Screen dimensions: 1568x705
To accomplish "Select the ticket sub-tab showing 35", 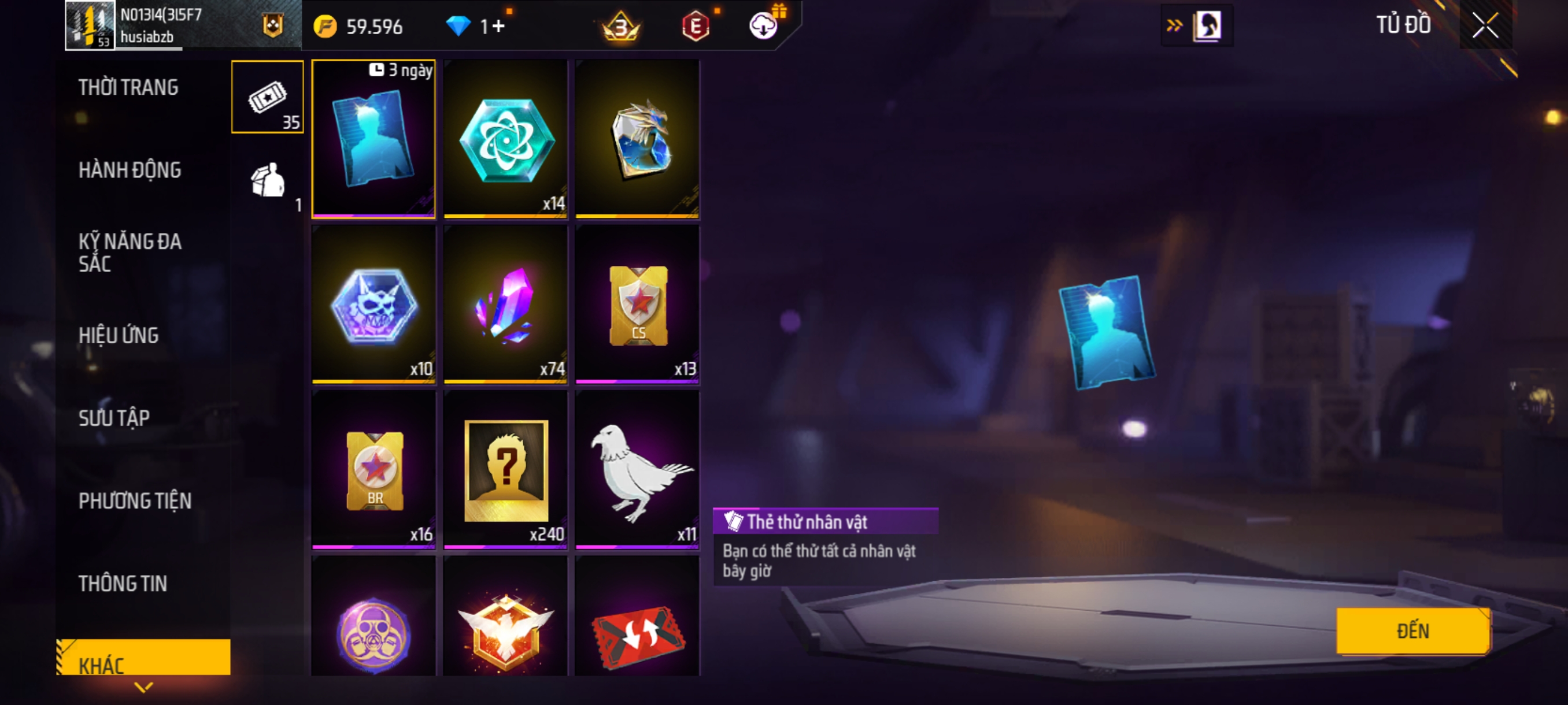I will click(x=267, y=97).
